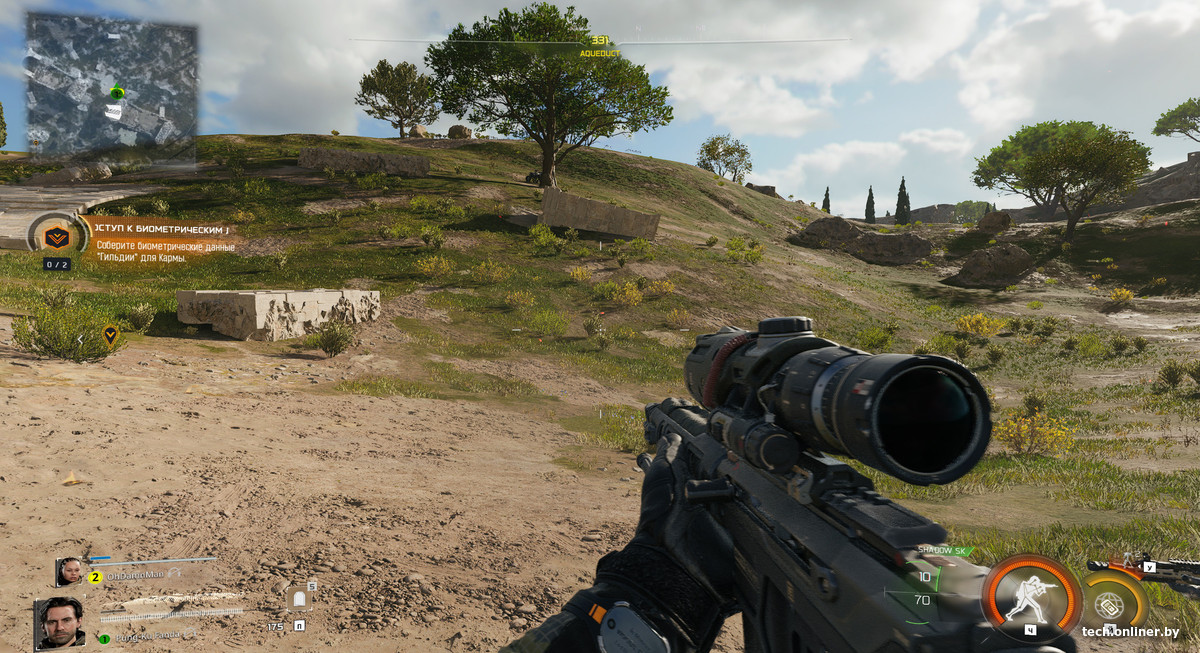This screenshot has width=1200, height=653.
Task: Click the orange chevron objective badge
Action: point(56,237)
